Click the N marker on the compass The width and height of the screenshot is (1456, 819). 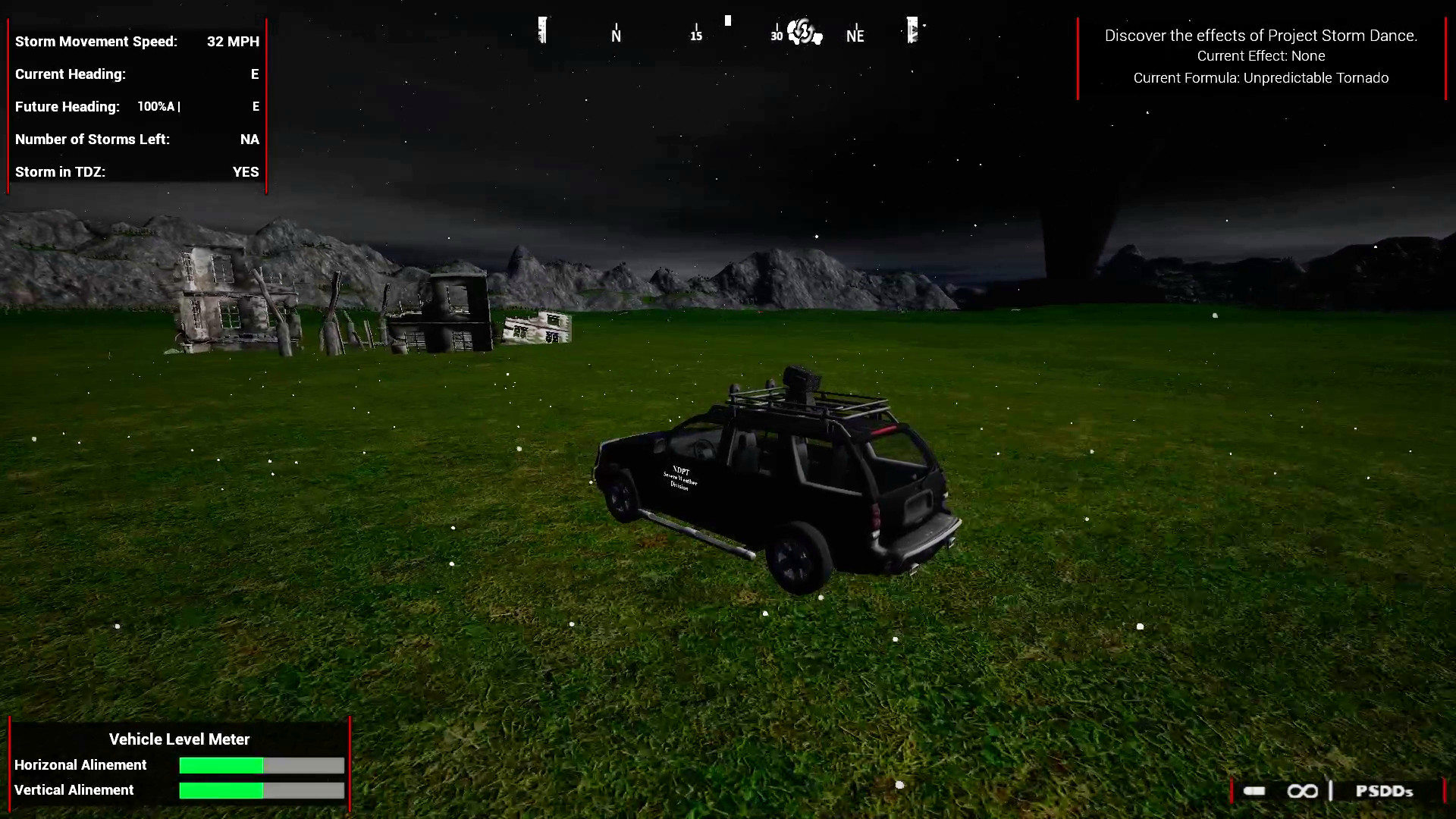pos(615,34)
